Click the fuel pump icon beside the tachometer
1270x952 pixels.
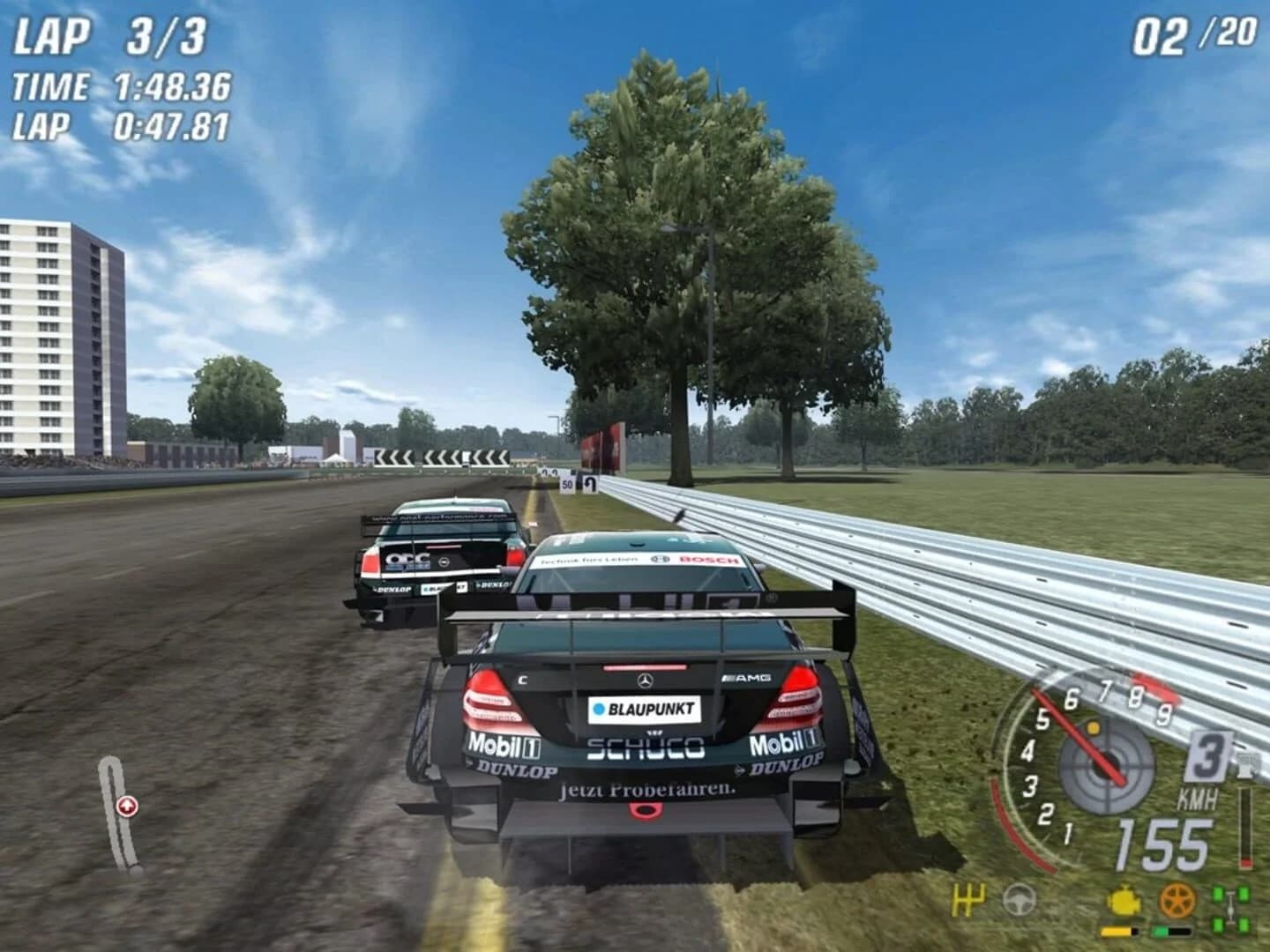[x=1247, y=765]
